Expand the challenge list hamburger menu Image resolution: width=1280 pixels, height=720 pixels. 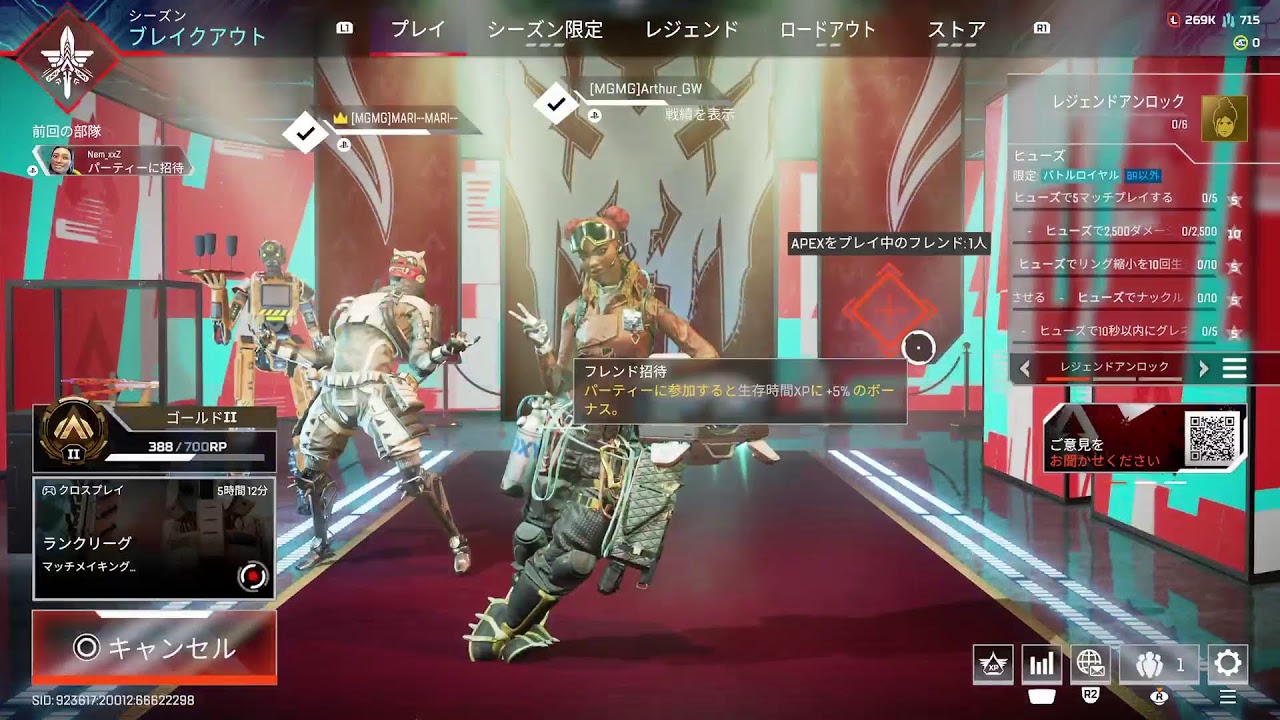(1234, 367)
